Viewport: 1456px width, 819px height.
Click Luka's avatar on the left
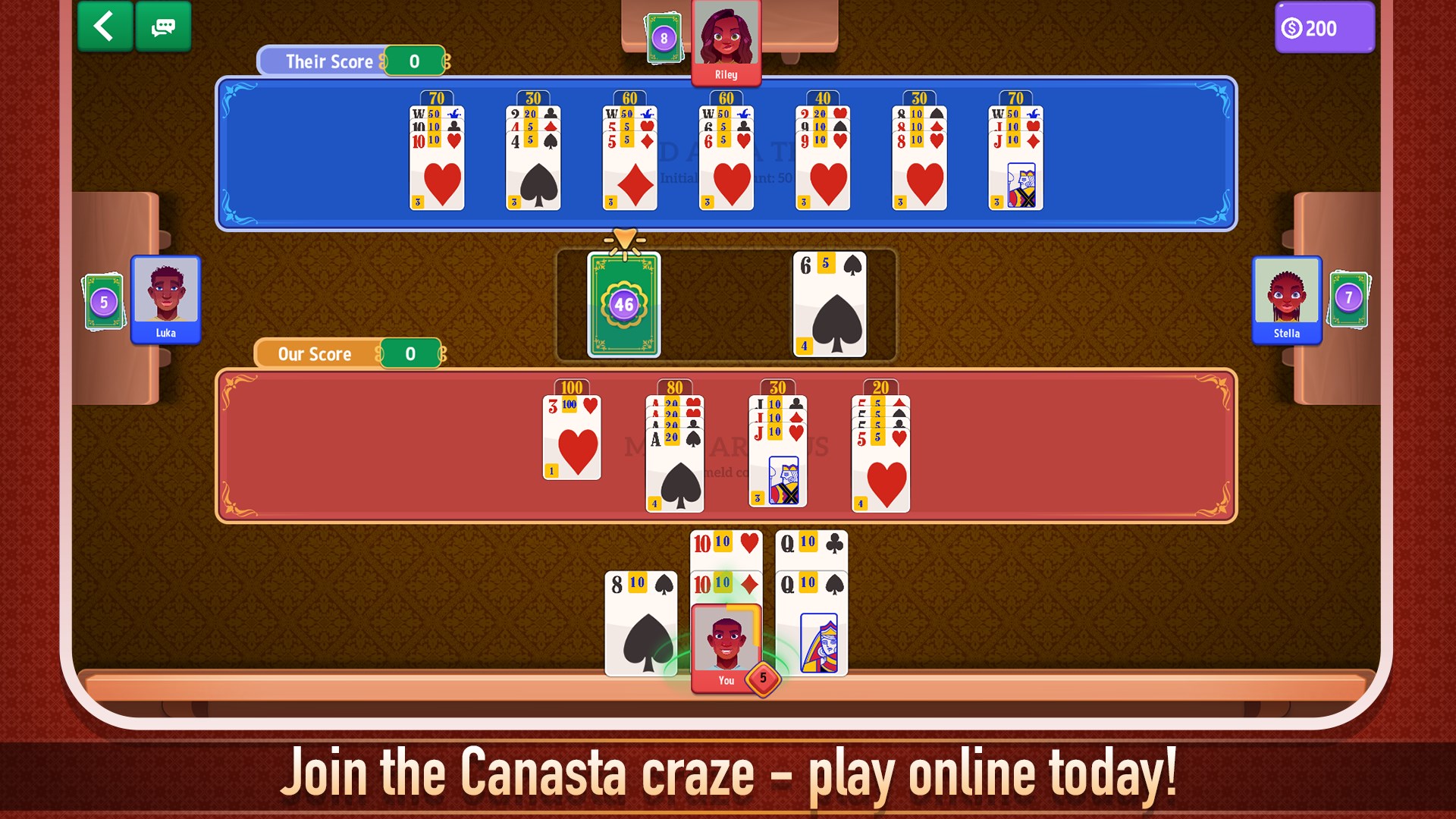(165, 298)
